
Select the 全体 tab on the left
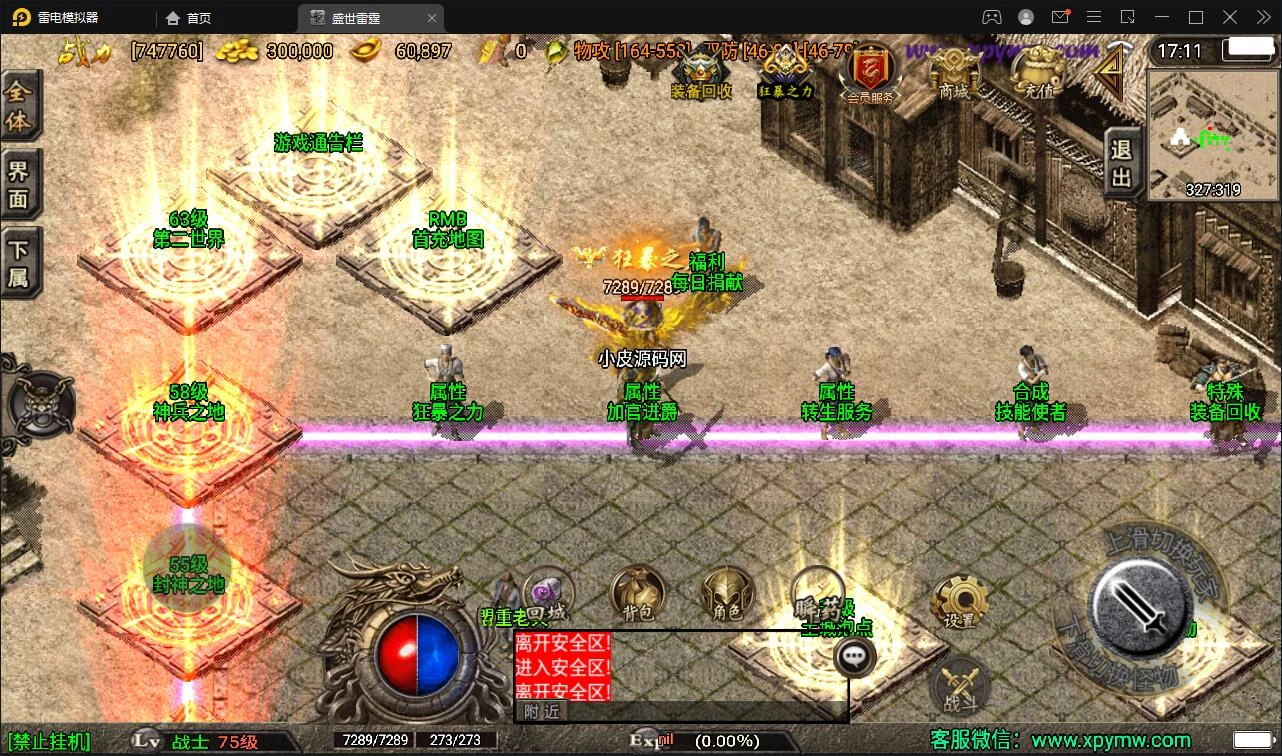19,107
